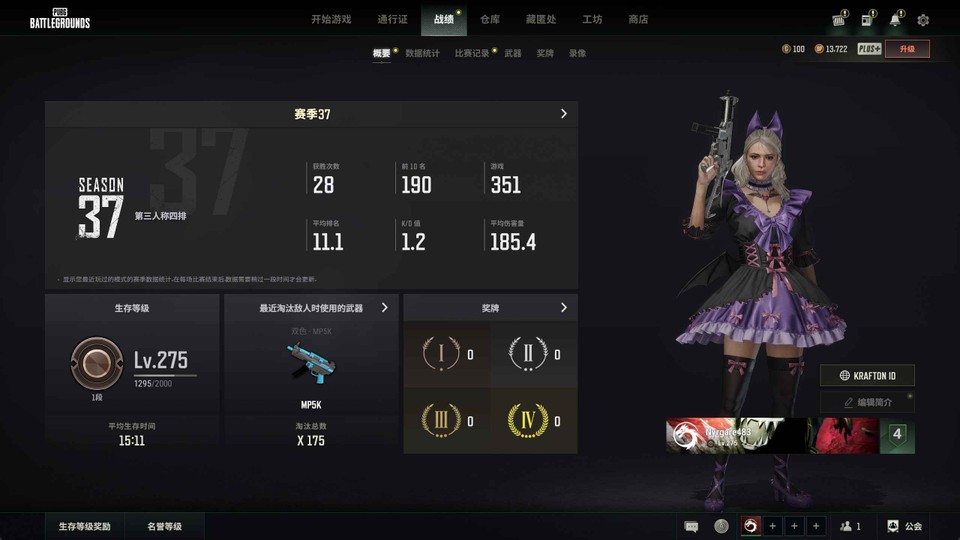Switch to the 通行证 (Pass) tab
This screenshot has width=960, height=540.
(392, 19)
